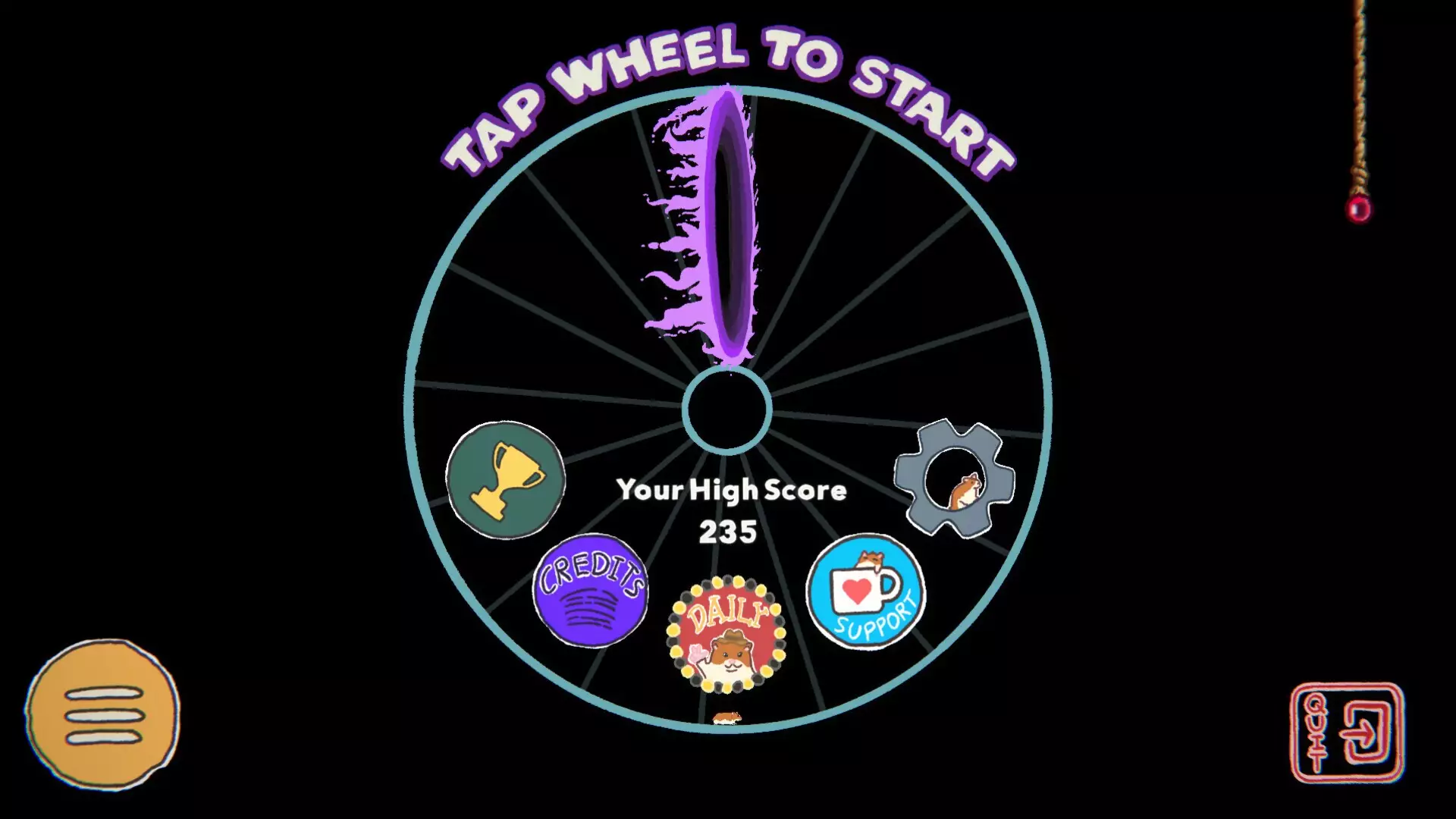Click the center hub of the wheel
The image size is (1456, 819).
[x=728, y=409]
